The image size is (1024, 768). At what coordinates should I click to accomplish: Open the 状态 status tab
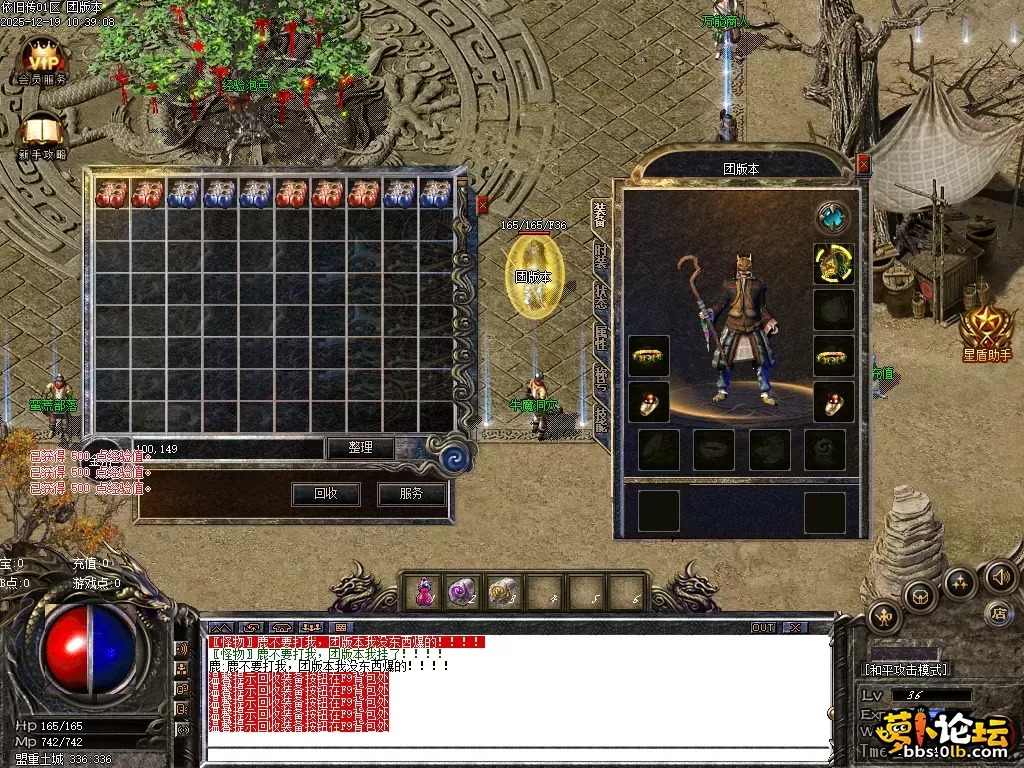click(x=600, y=297)
